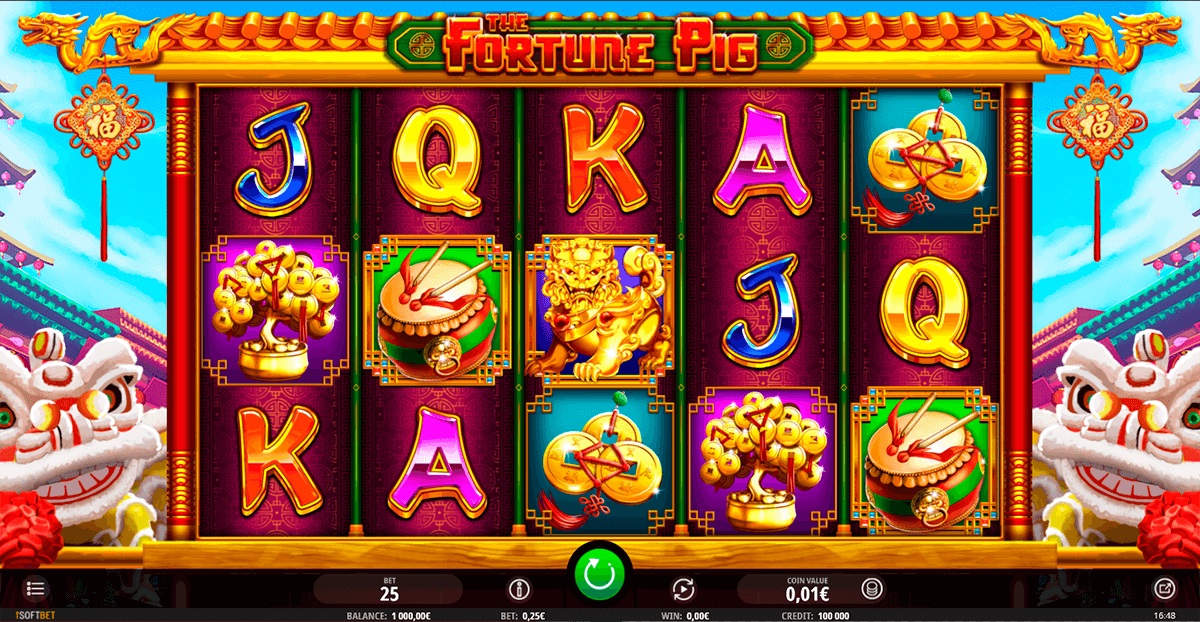Open the paytable info icon

(517, 589)
